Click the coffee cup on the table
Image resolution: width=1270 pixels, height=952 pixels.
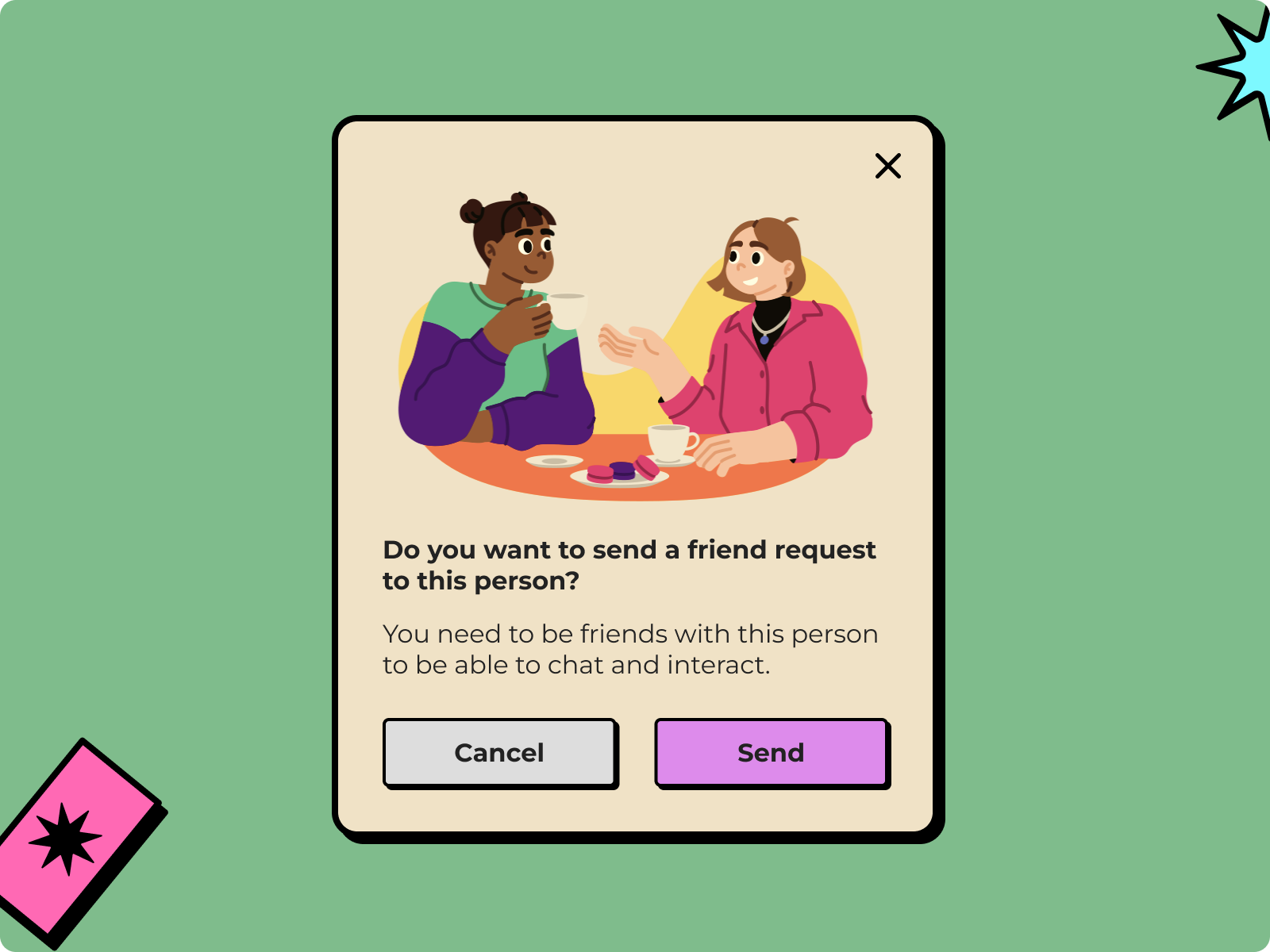point(669,441)
